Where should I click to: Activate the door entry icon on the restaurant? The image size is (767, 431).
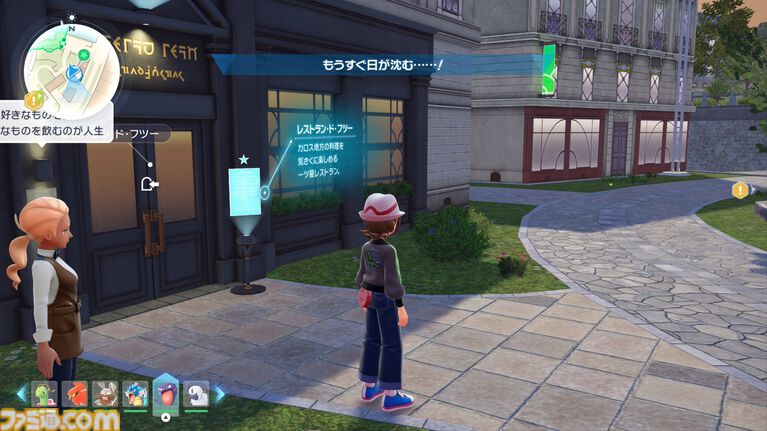point(150,183)
